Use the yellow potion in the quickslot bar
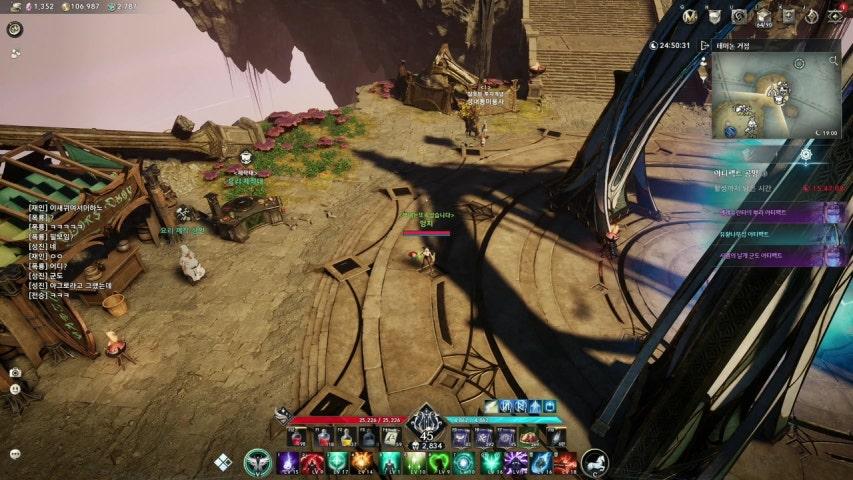The height and width of the screenshot is (480, 853). tap(346, 437)
